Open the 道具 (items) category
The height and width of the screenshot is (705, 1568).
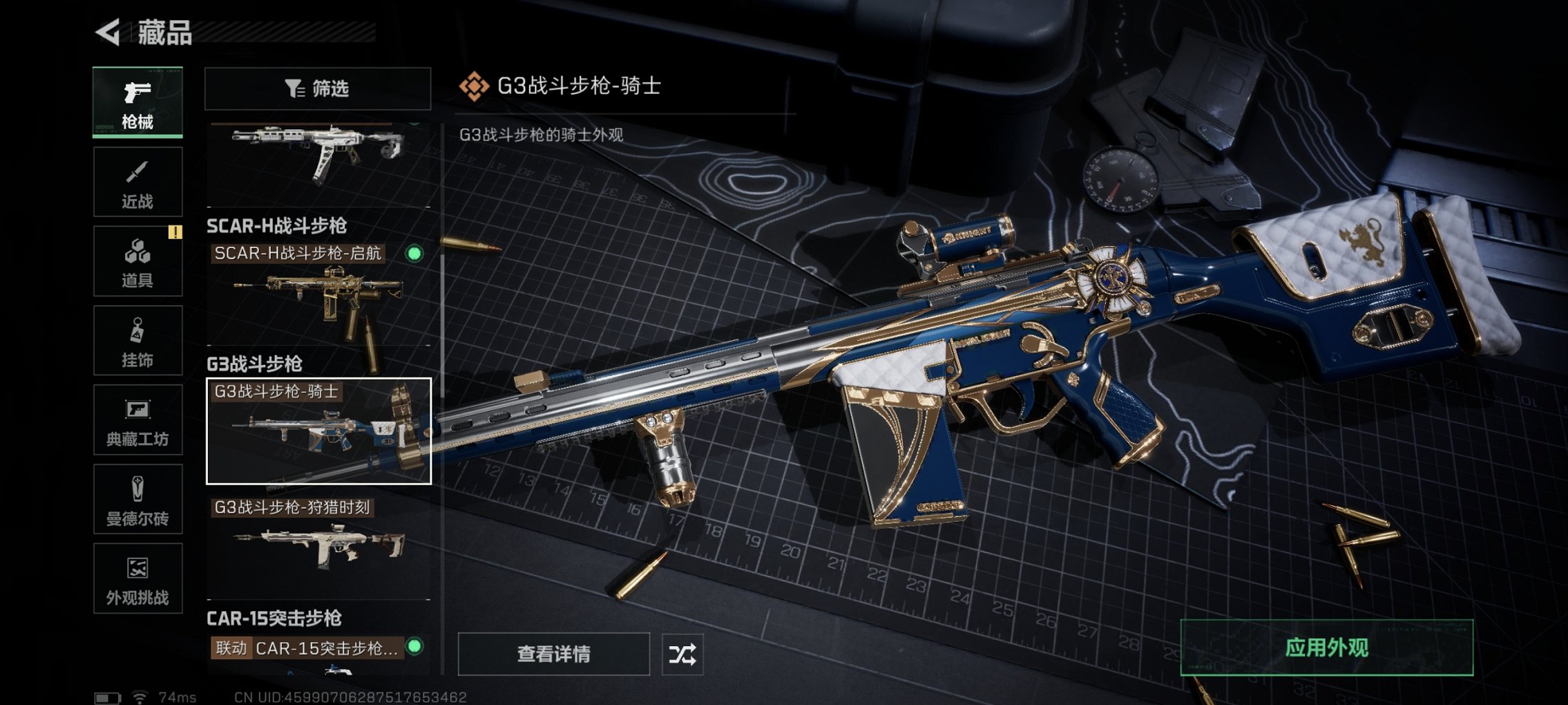137,261
